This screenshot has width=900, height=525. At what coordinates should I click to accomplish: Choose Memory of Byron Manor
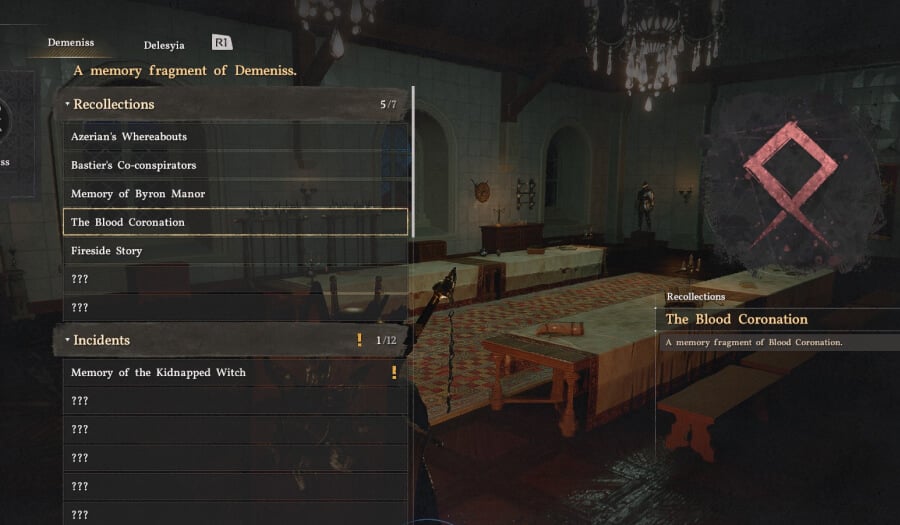coord(137,193)
